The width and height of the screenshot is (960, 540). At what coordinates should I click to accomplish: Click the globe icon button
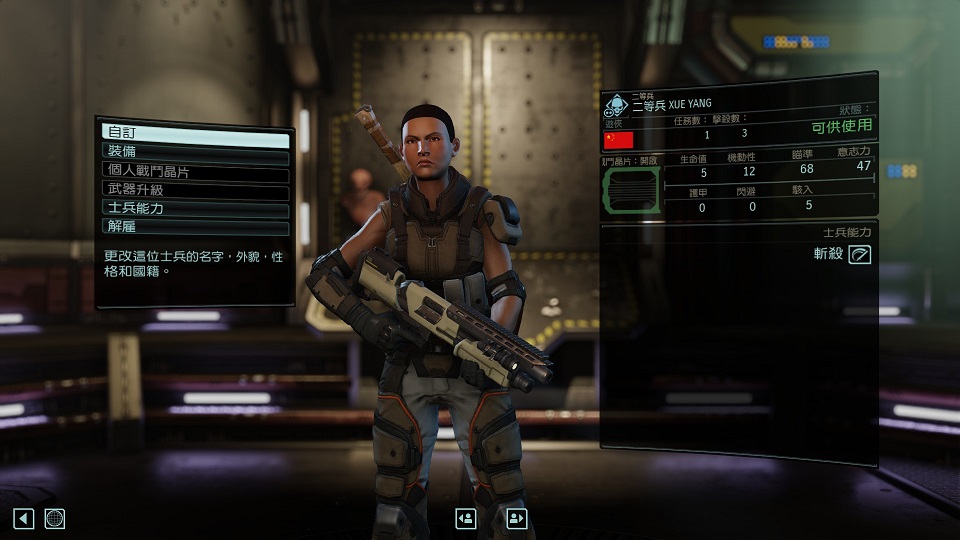click(55, 518)
